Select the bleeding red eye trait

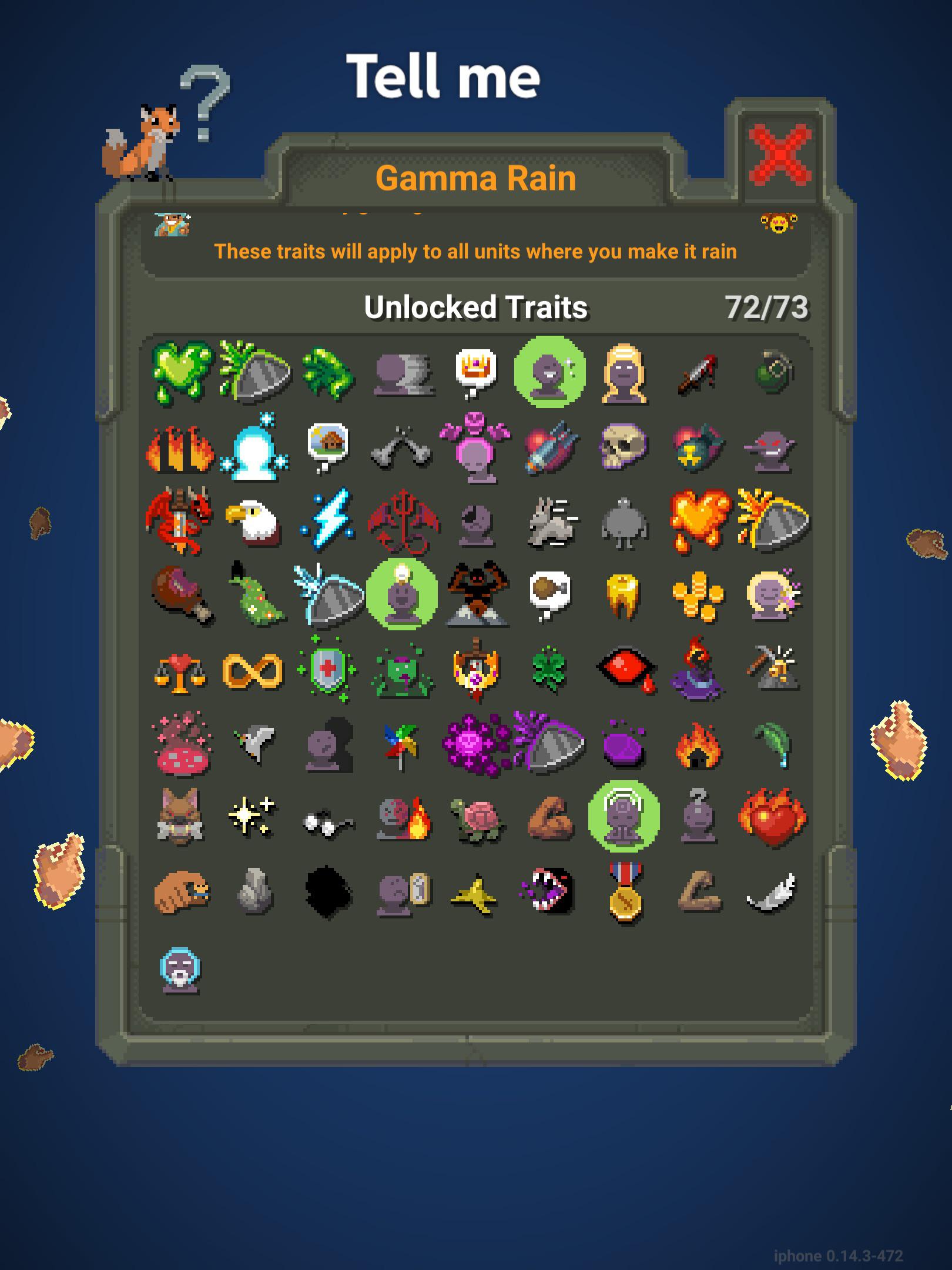point(625,670)
